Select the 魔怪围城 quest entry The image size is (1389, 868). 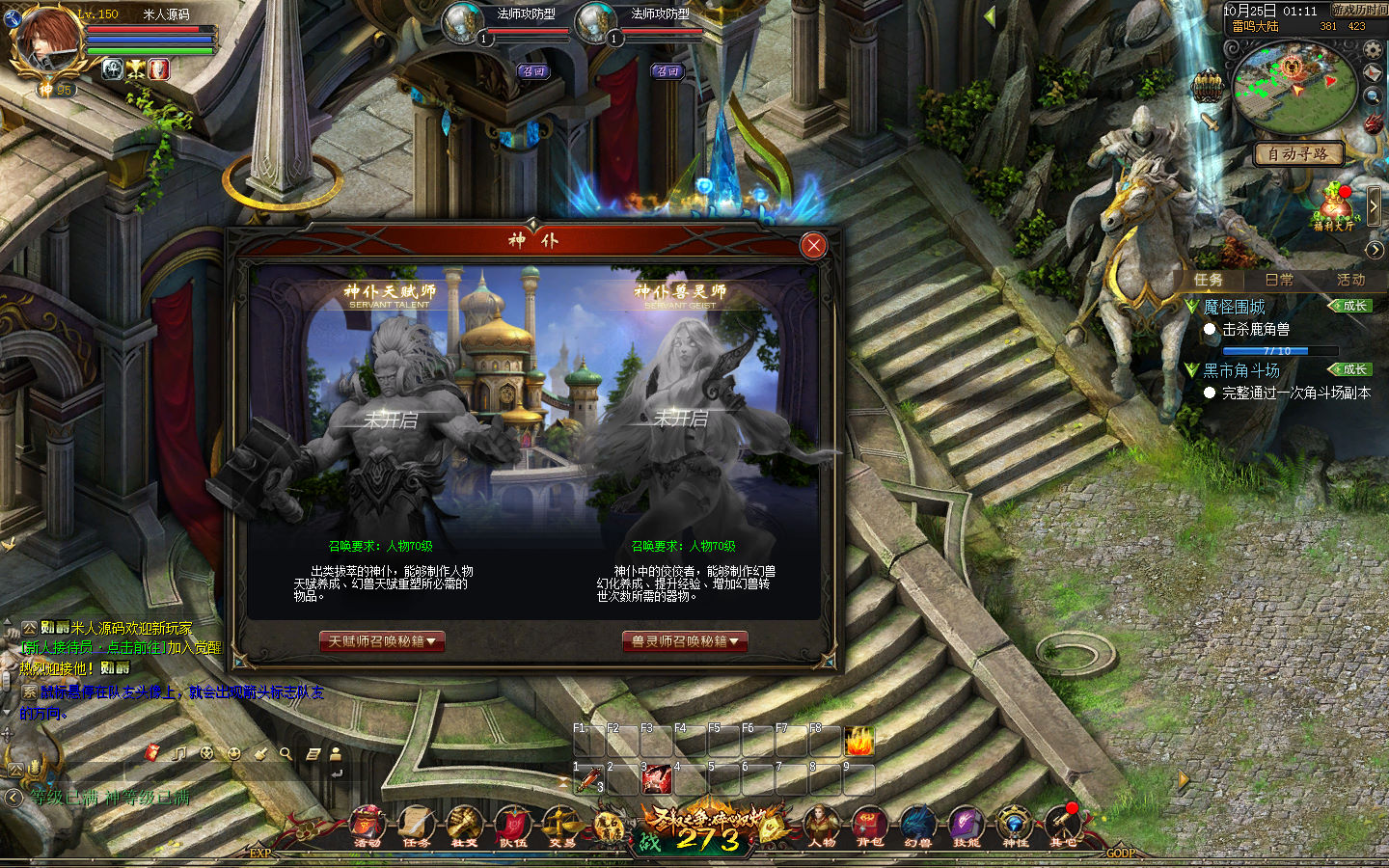tap(1234, 307)
